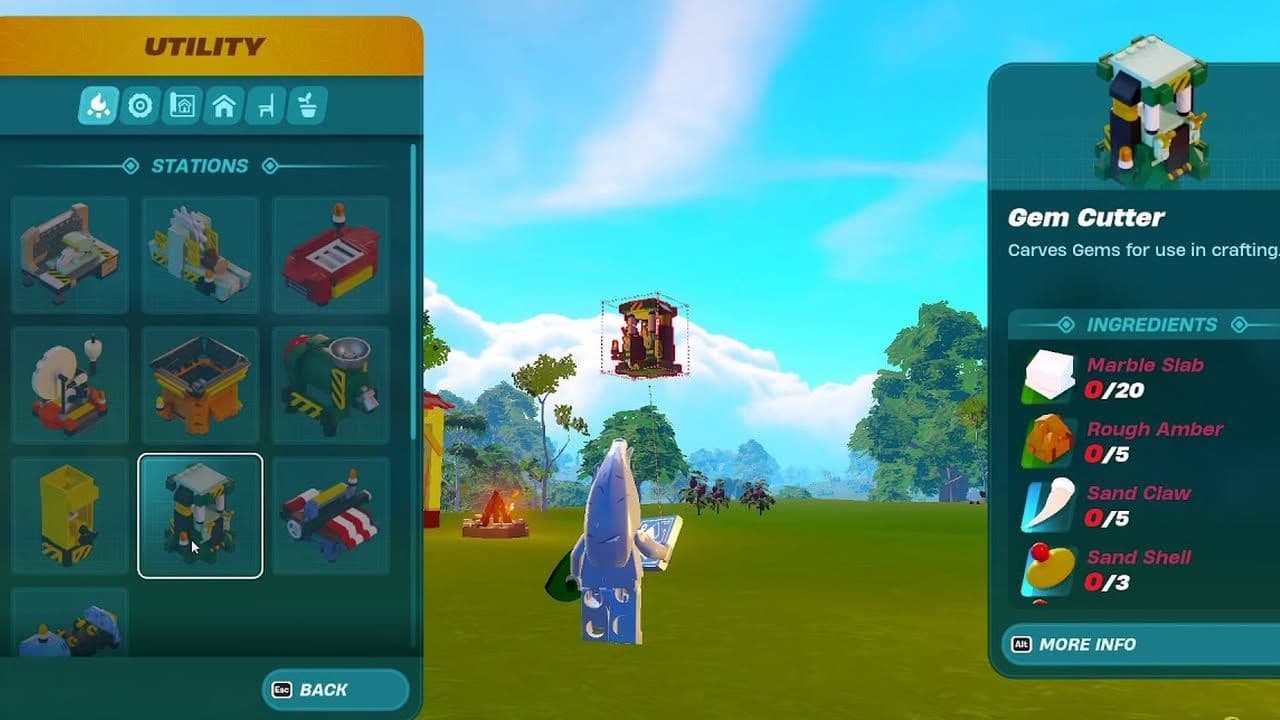Image resolution: width=1280 pixels, height=720 pixels.
Task: Select the Spinning Wheel station
Action: [x=69, y=382]
